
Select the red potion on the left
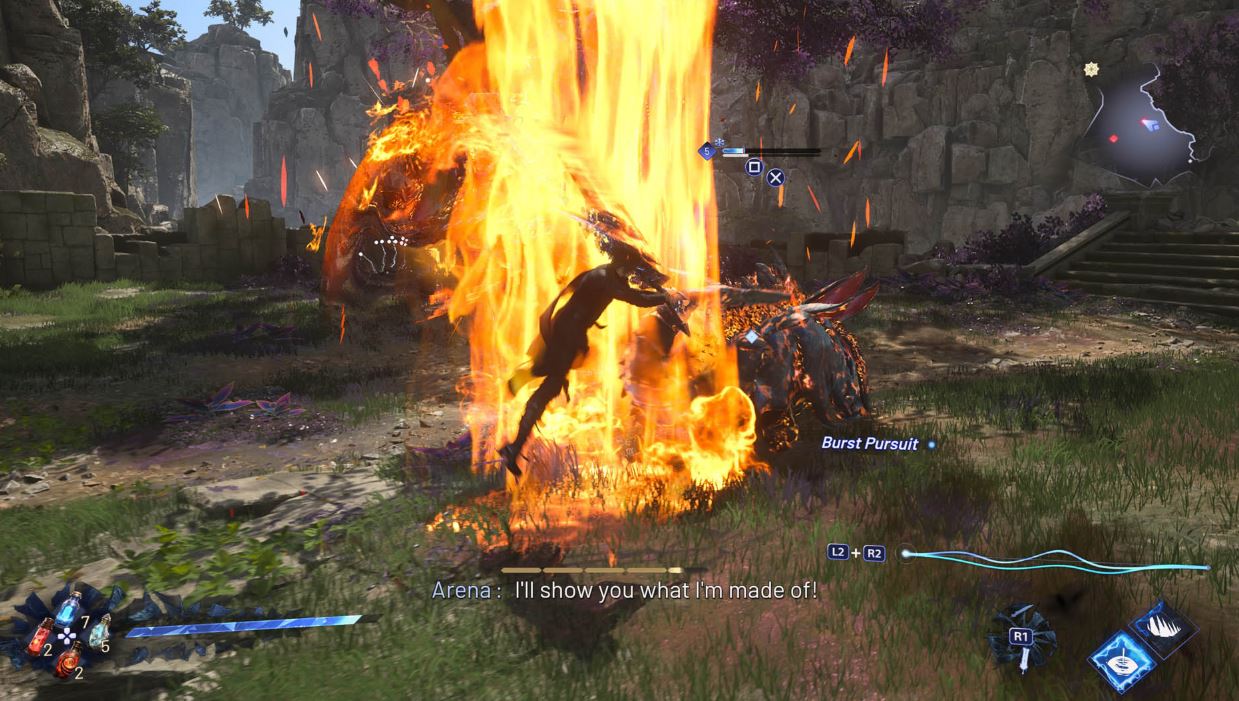(40, 636)
